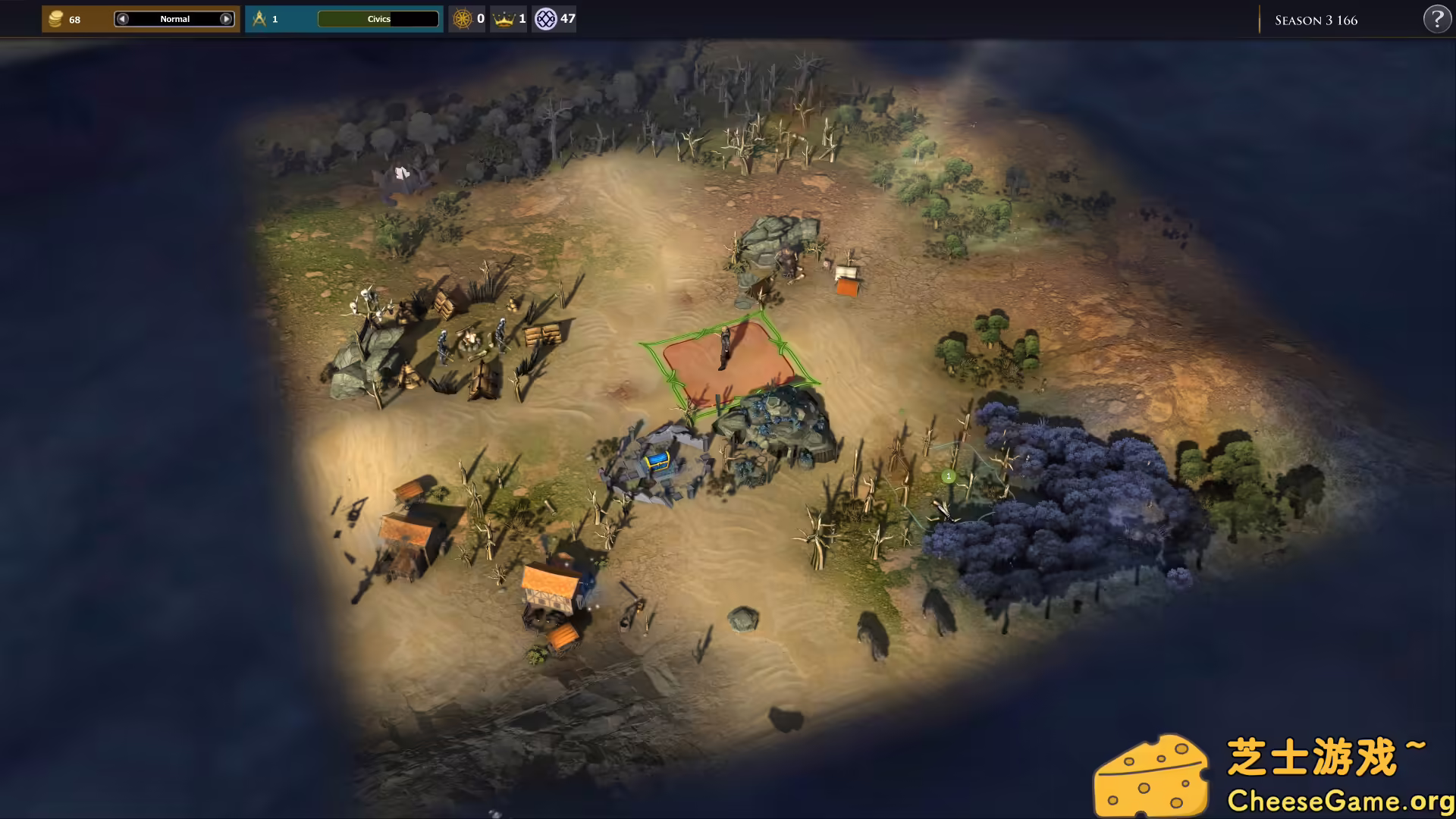Select the purple knot resource icon

[x=545, y=19]
